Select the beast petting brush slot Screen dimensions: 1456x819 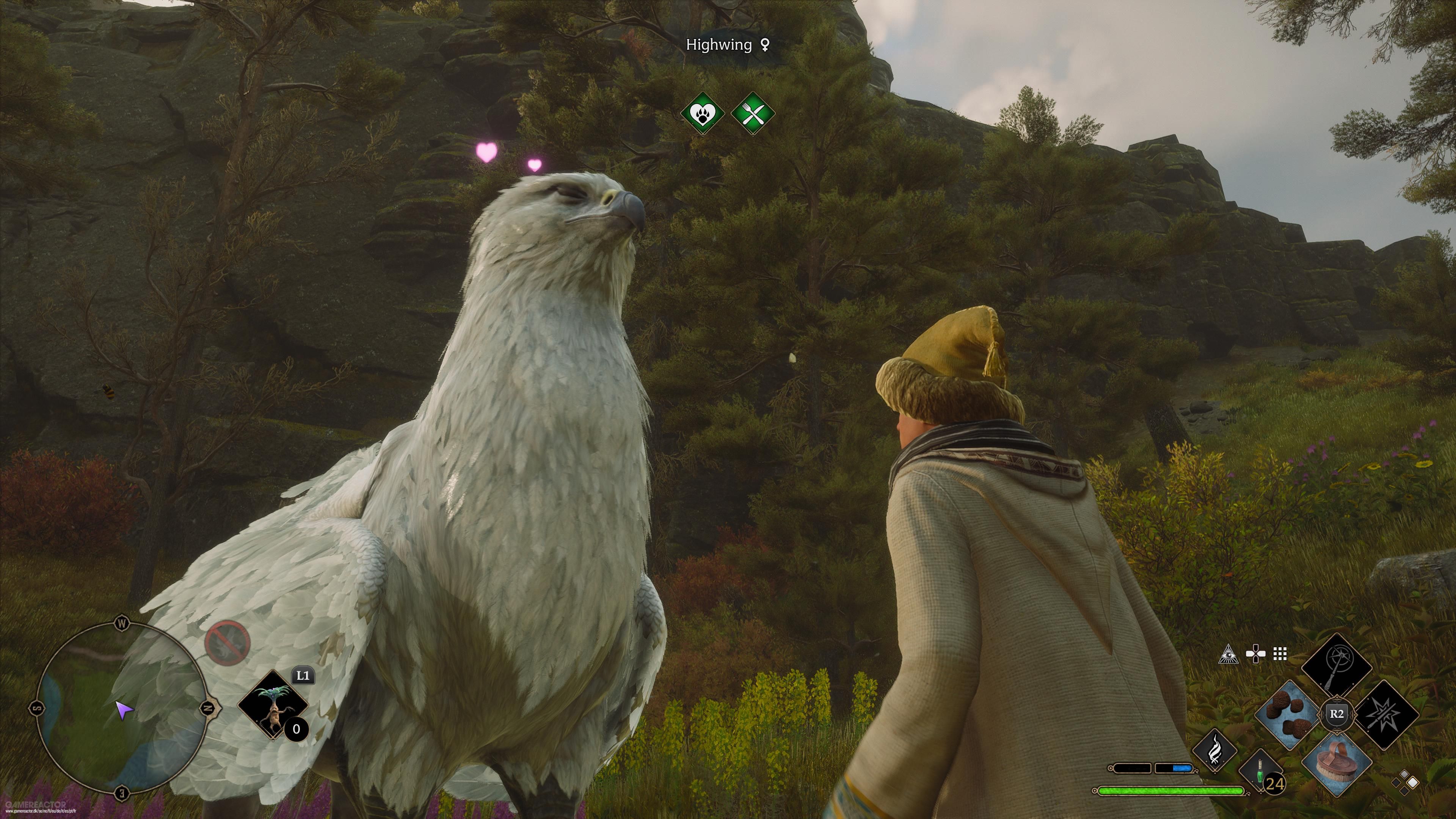coord(1336,764)
